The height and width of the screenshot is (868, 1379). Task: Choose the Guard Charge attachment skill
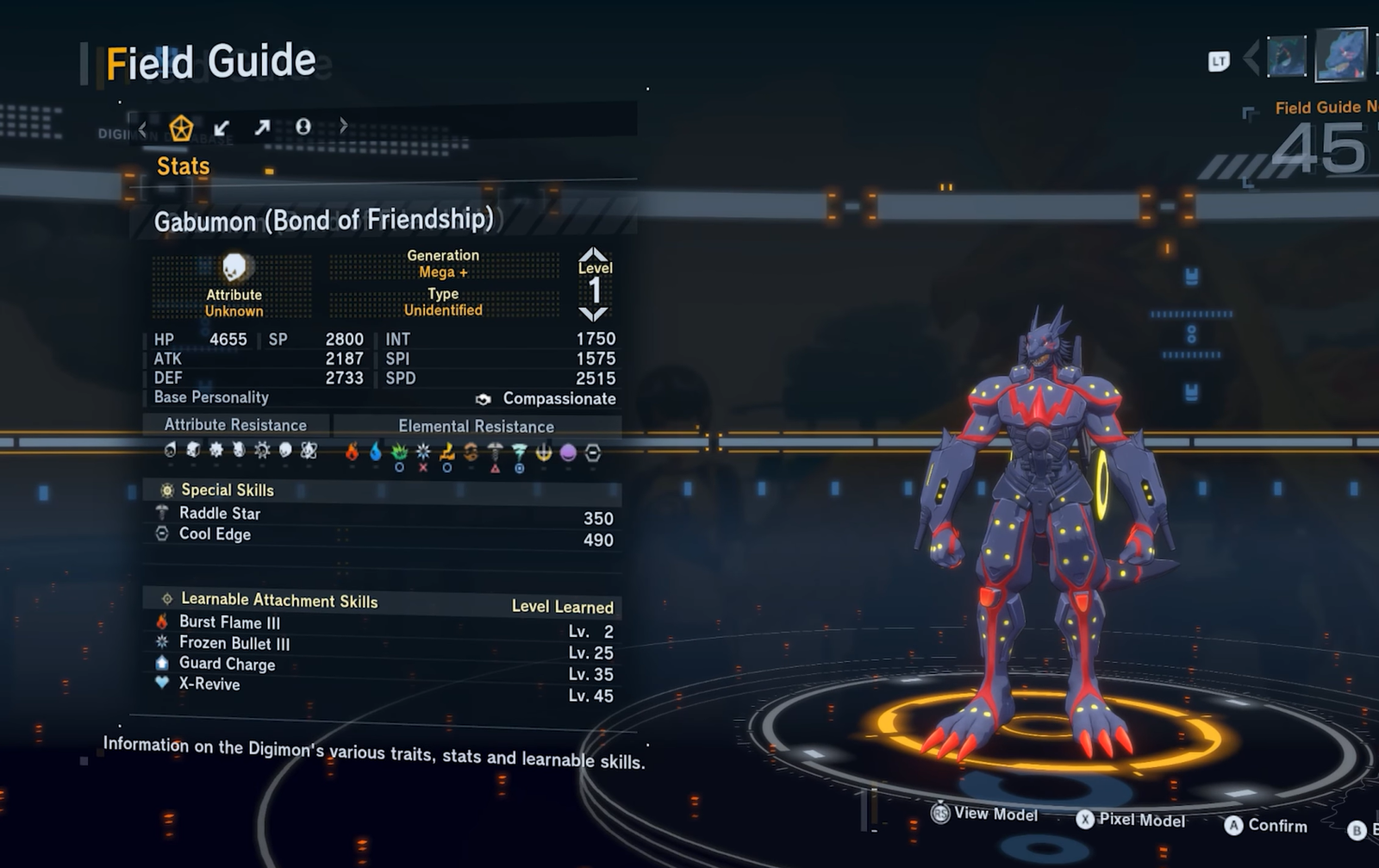227,664
